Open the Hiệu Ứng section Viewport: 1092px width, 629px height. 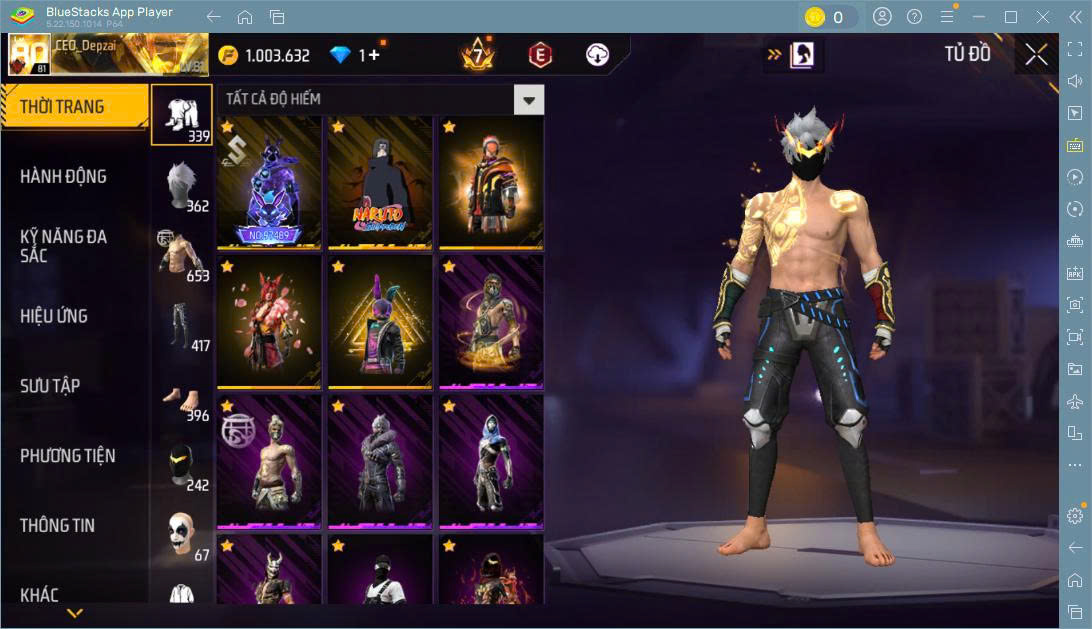click(54, 316)
